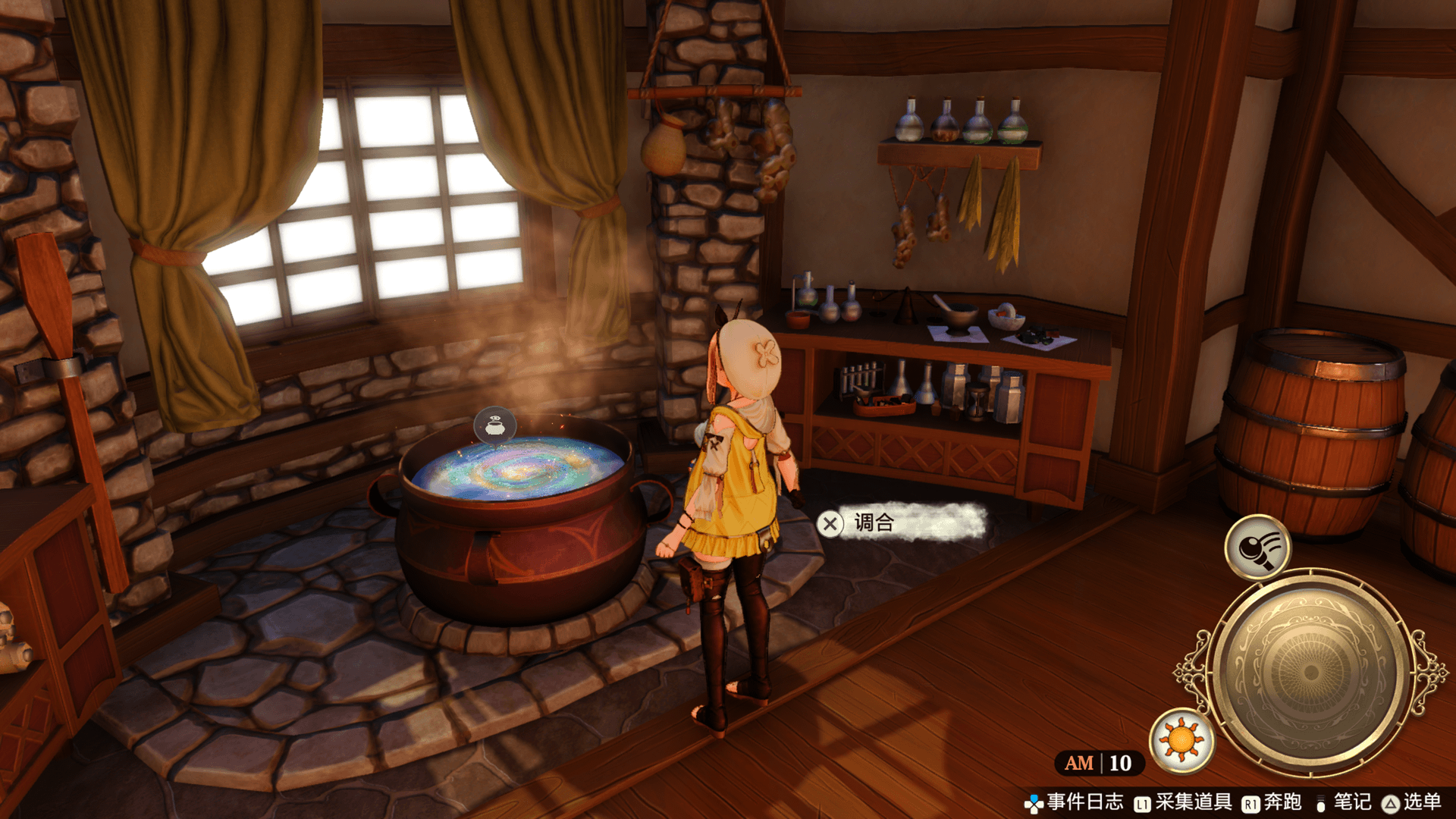This screenshot has height=819, width=1456.
Task: Toggle 奔跑 run option
Action: click(x=1272, y=802)
